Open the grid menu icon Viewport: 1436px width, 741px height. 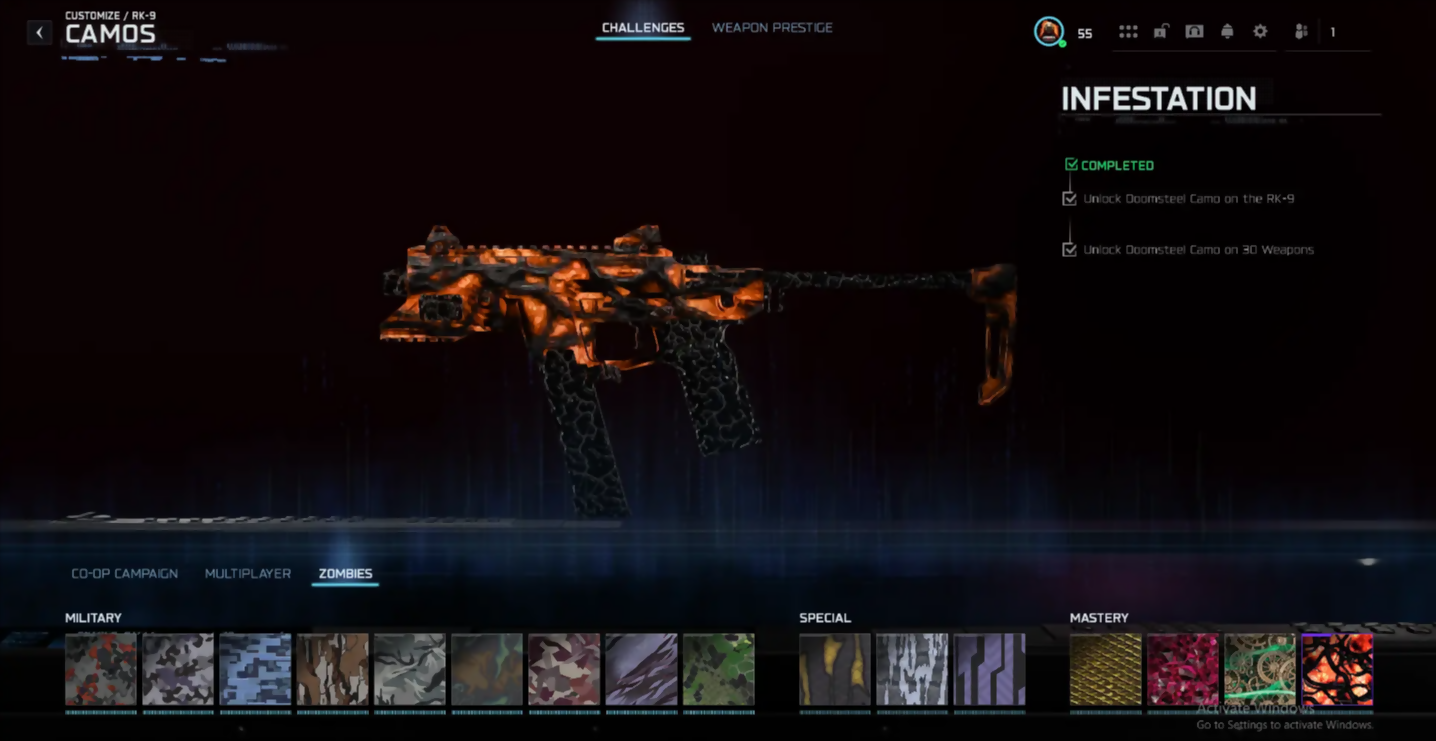click(x=1128, y=32)
